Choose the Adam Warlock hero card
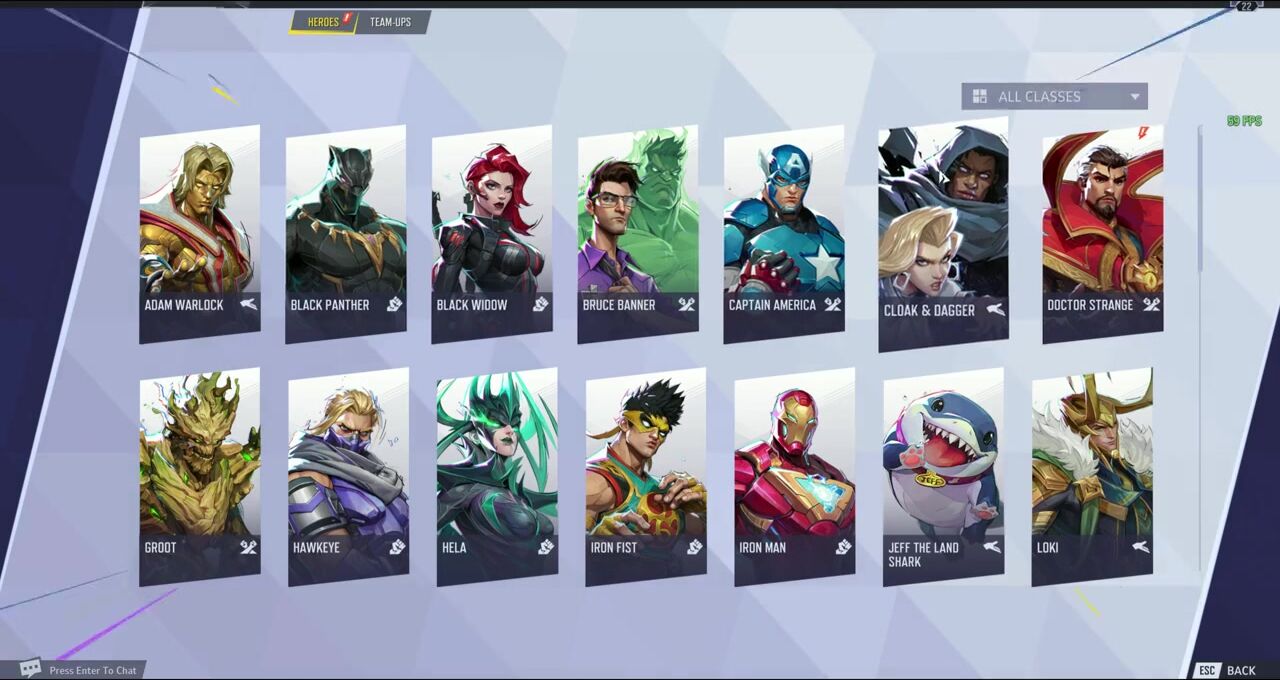This screenshot has width=1280, height=680. [x=200, y=232]
